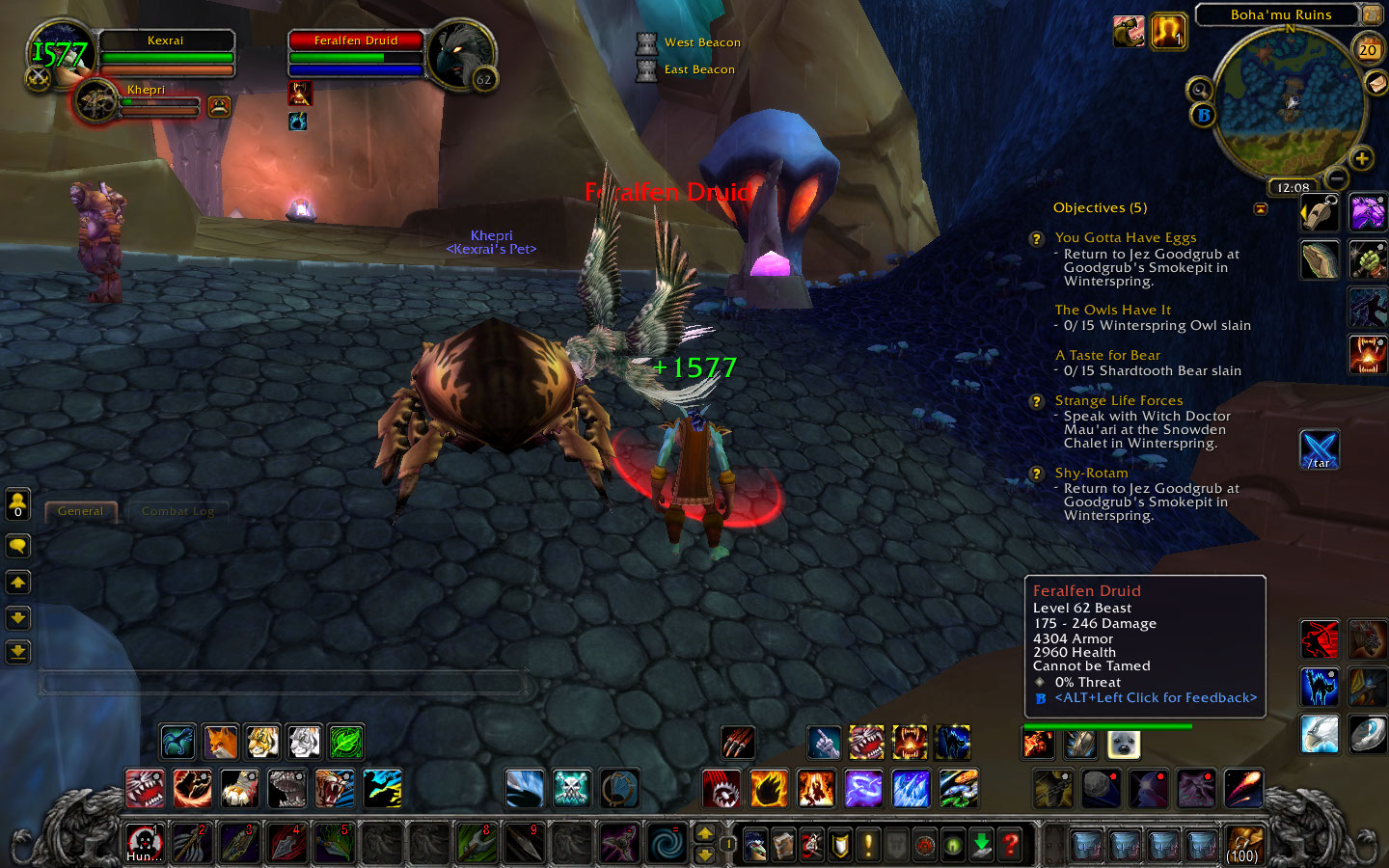The width and height of the screenshot is (1389, 868).
Task: Collapse the Objectives quest tracker
Action: [x=1261, y=208]
